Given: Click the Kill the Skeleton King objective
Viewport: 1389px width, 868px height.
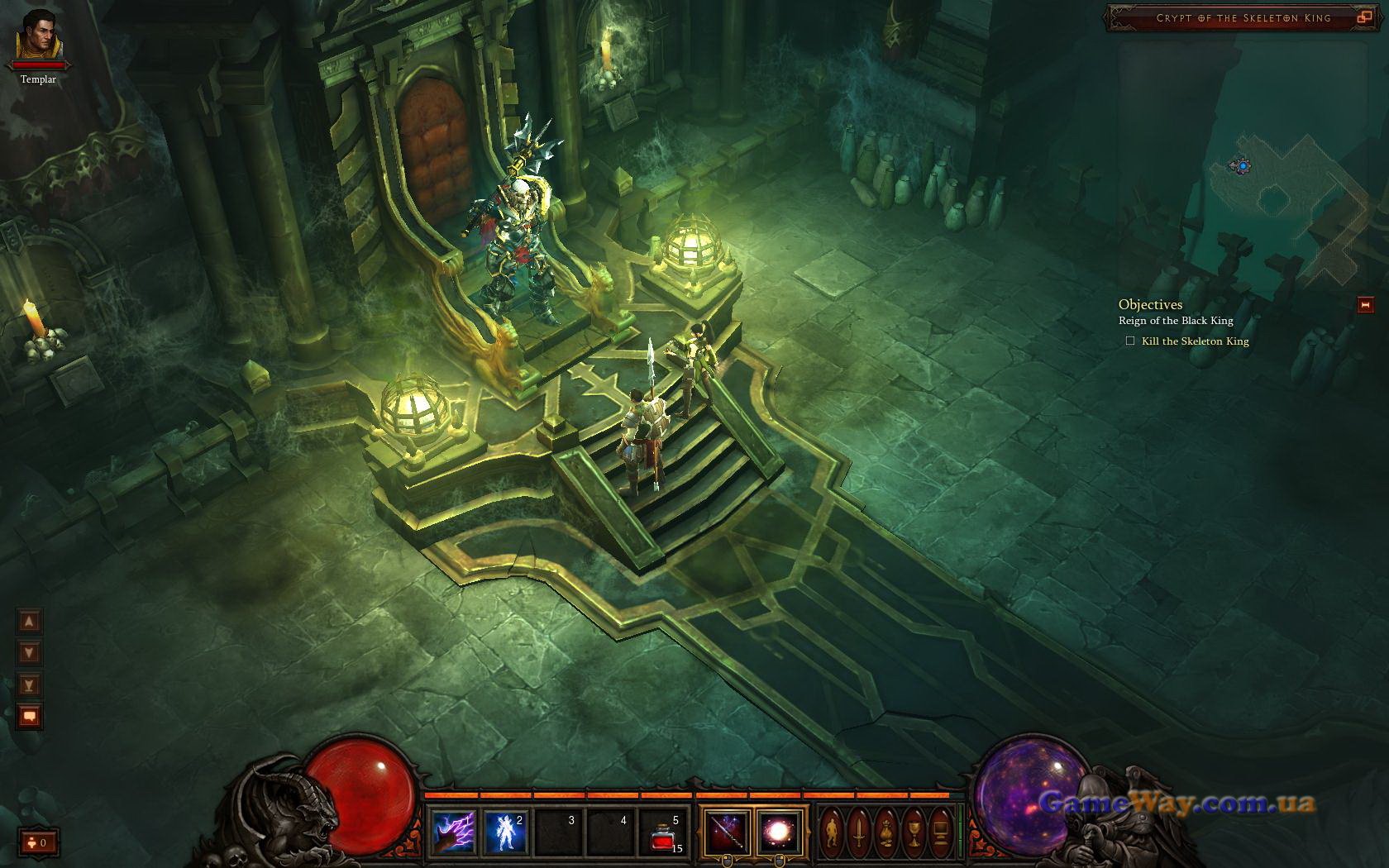Looking at the screenshot, I should tap(1195, 341).
